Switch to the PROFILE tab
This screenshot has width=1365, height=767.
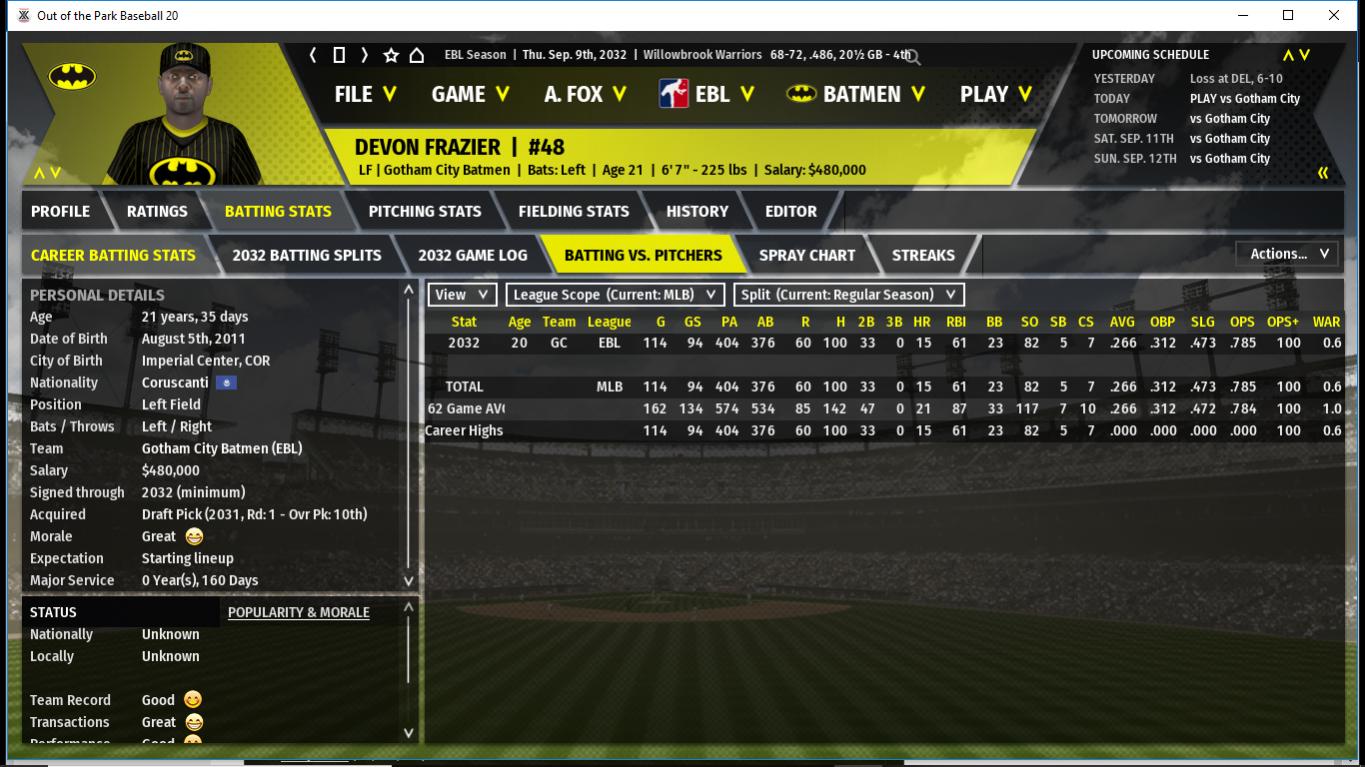[x=61, y=211]
